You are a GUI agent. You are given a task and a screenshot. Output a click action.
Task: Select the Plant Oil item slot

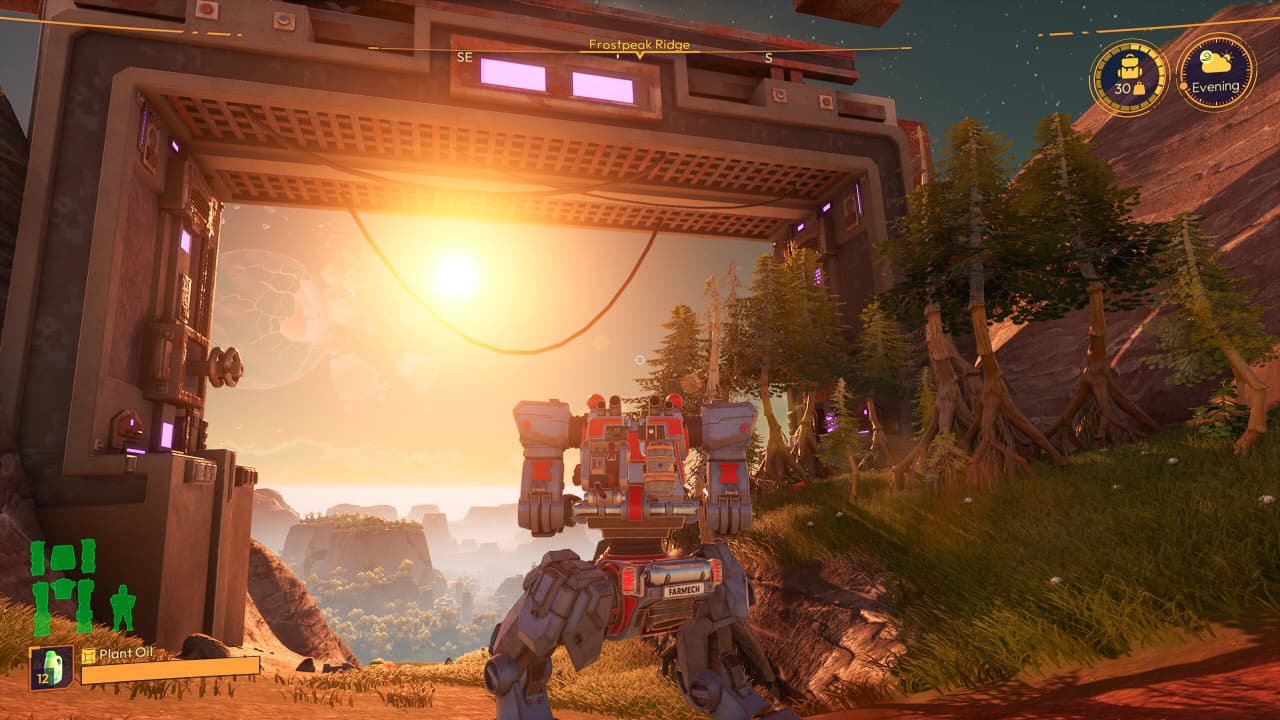(50, 667)
